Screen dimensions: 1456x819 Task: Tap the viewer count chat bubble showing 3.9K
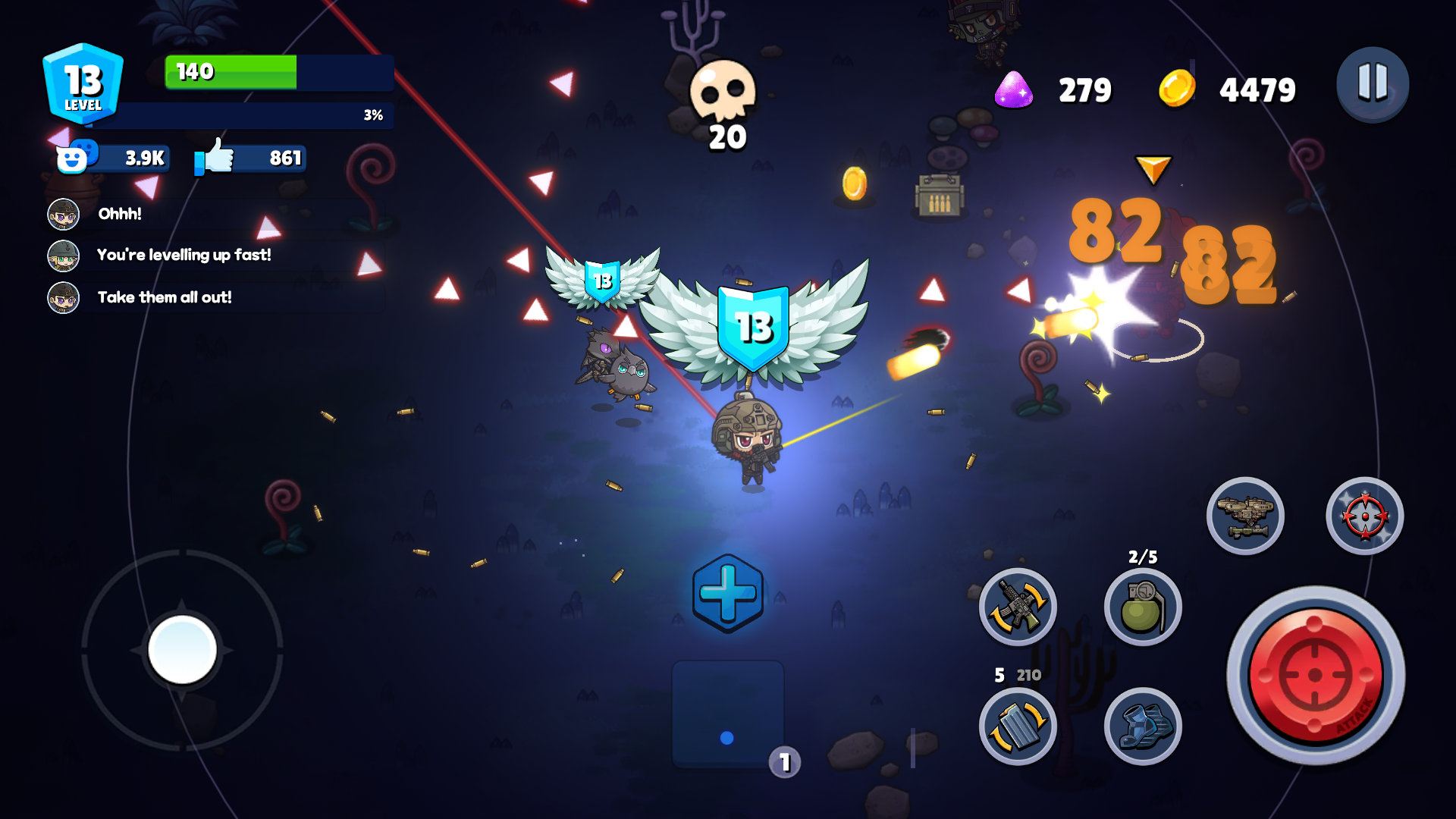tap(114, 158)
